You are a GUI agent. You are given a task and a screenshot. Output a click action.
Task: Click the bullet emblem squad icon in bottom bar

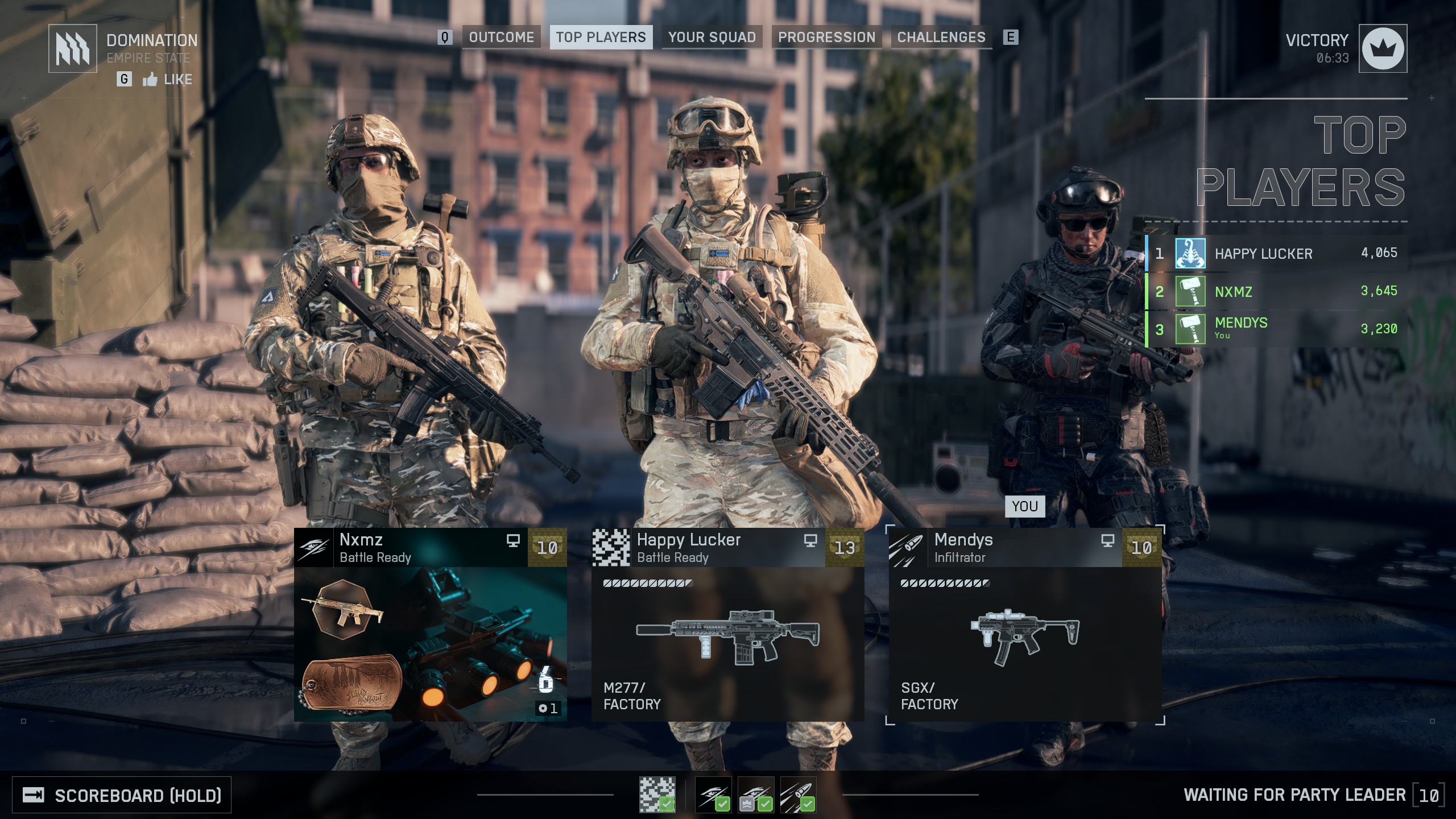[798, 795]
